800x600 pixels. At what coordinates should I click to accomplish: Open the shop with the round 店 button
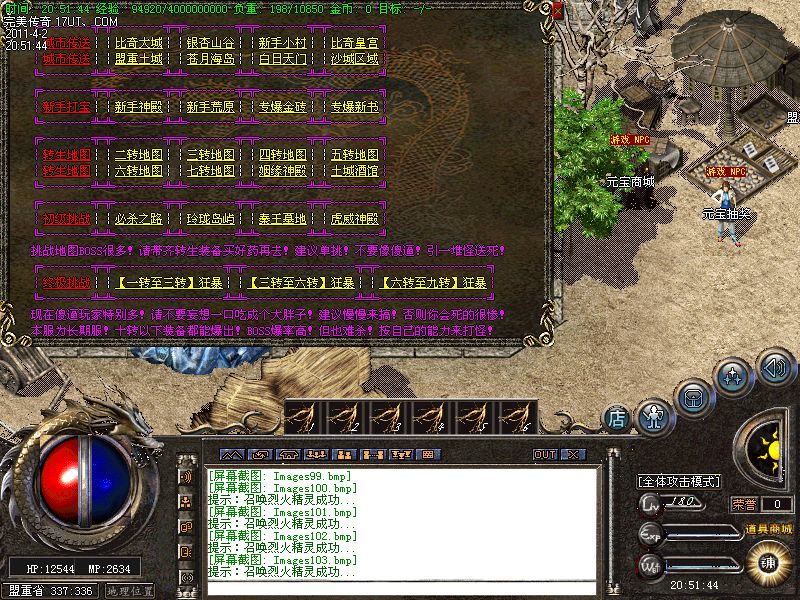tap(617, 416)
